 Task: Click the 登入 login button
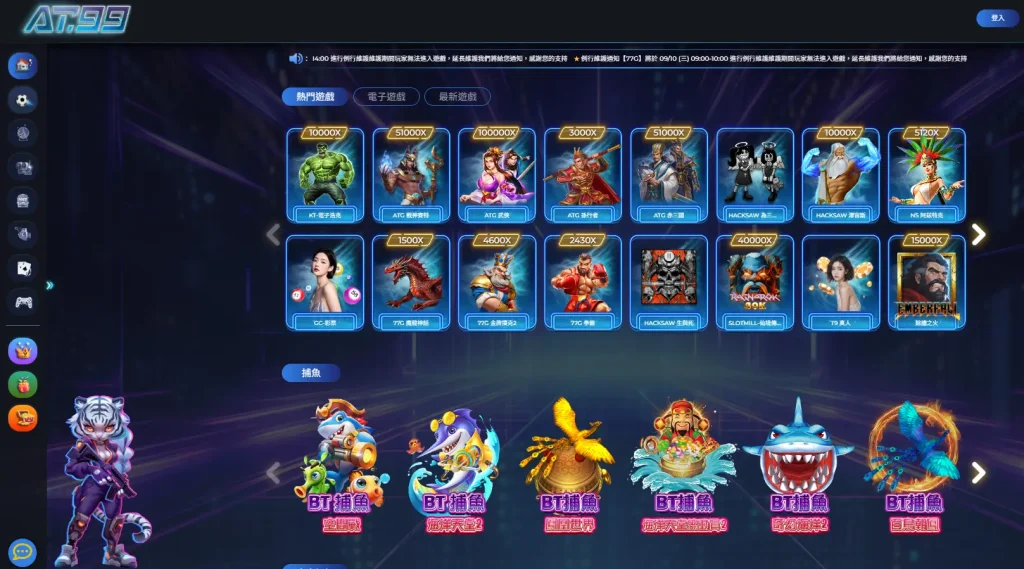pos(997,18)
